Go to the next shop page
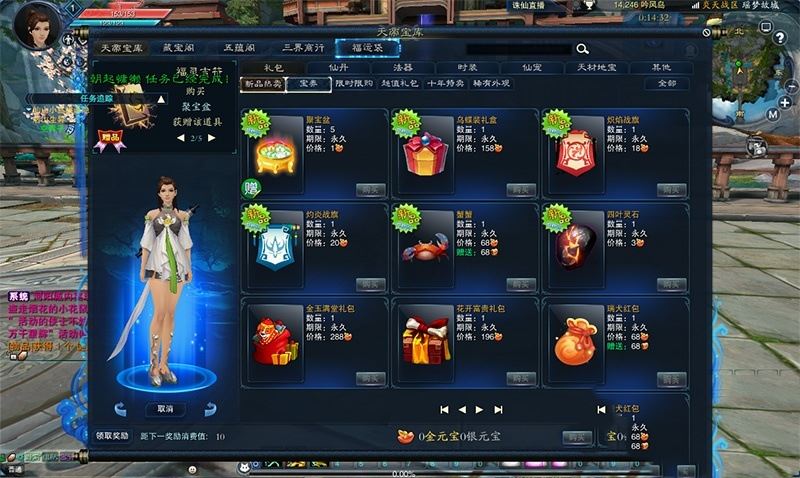The image size is (800, 478). [479, 409]
